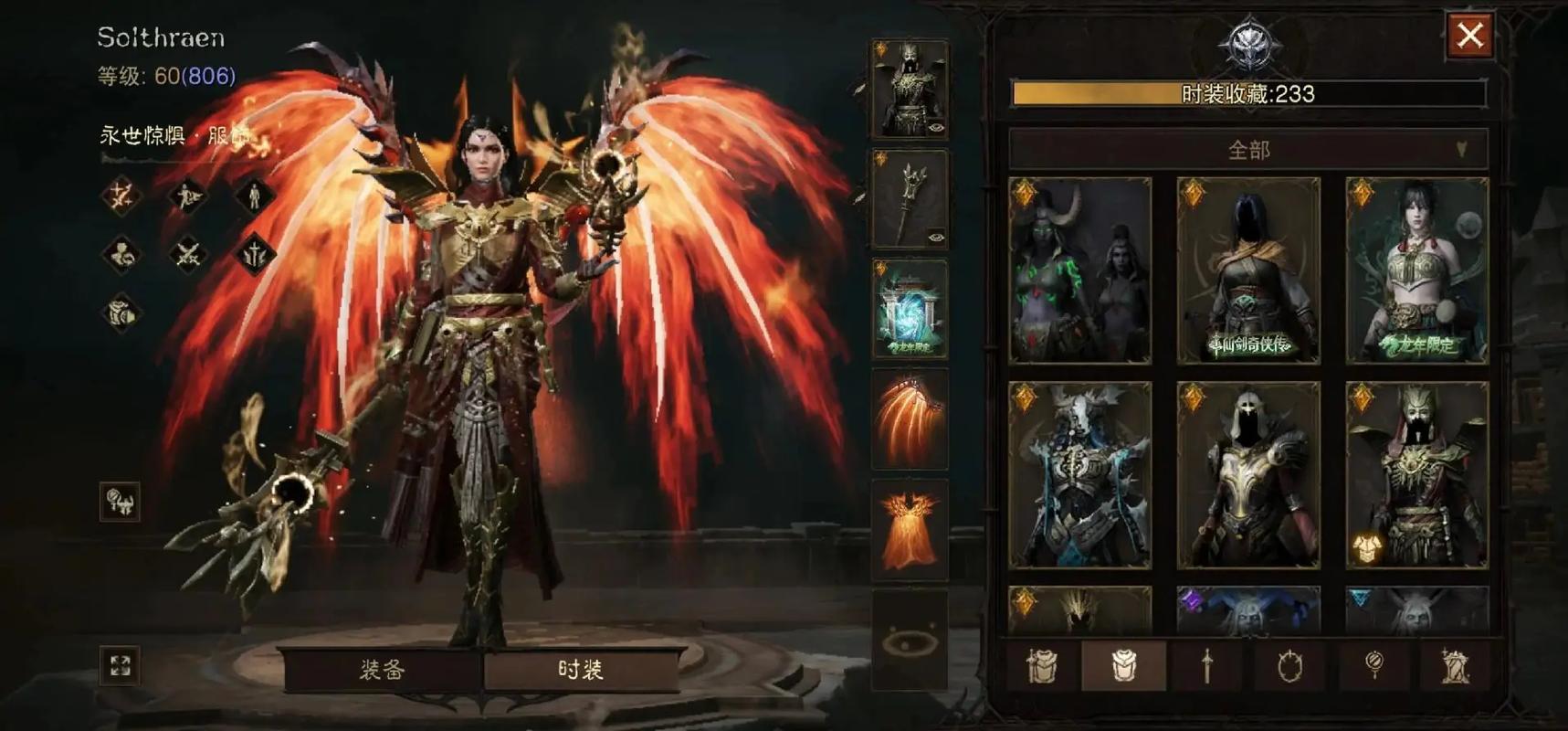The height and width of the screenshot is (731, 1568).
Task: Select the 龙年限定 female outfit thumbnail
Action: click(x=1416, y=270)
